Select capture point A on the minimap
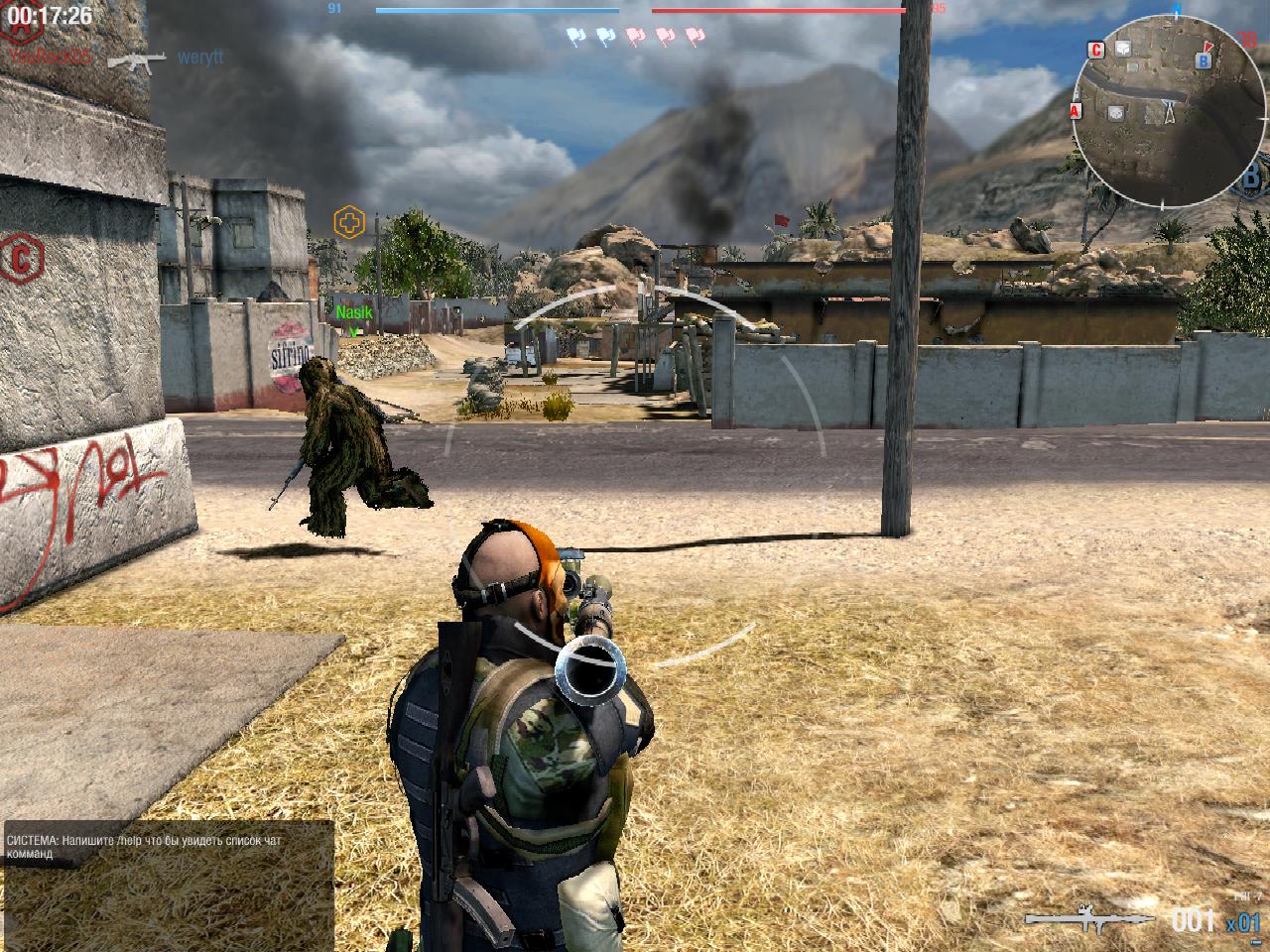Screen dimensions: 1270x952 tap(1076, 111)
